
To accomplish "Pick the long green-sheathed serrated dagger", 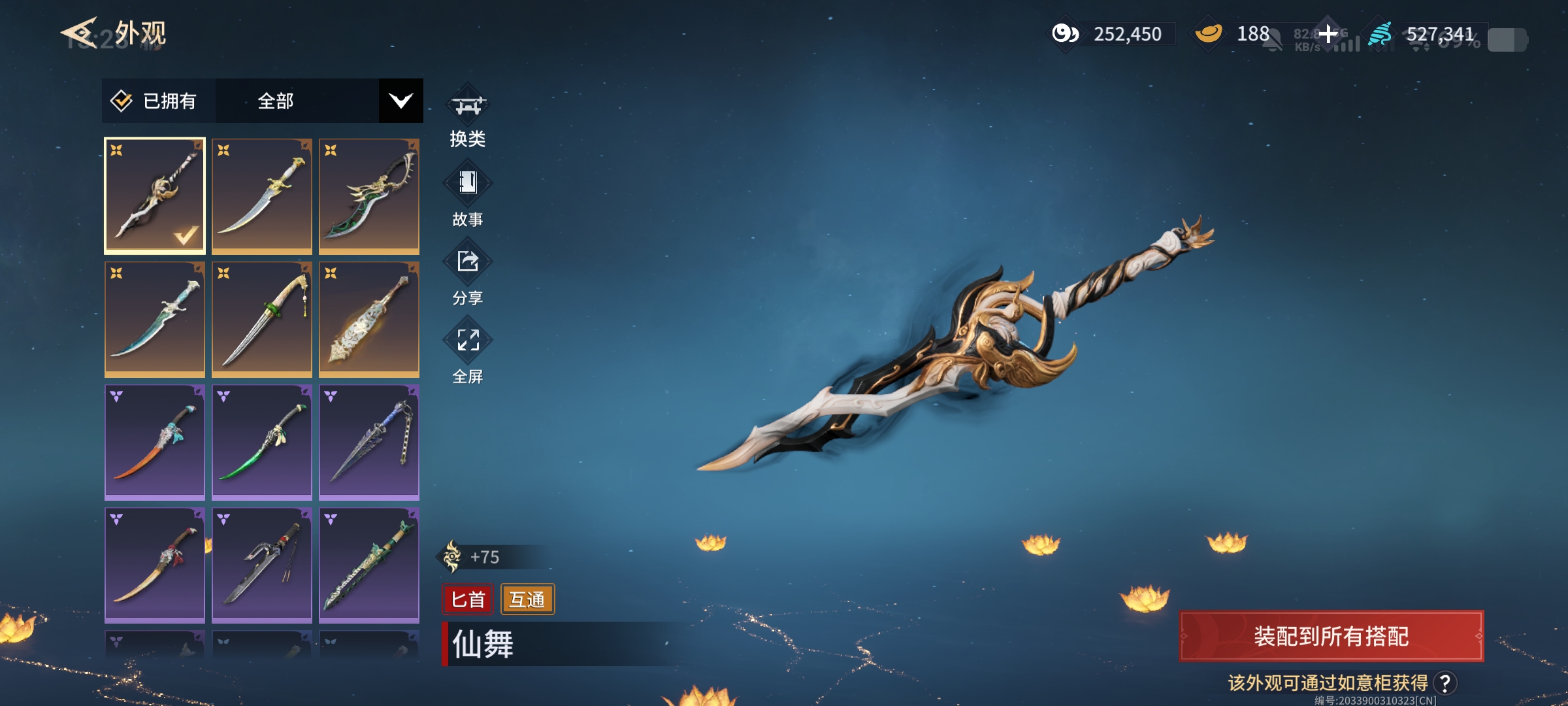I will [369, 564].
